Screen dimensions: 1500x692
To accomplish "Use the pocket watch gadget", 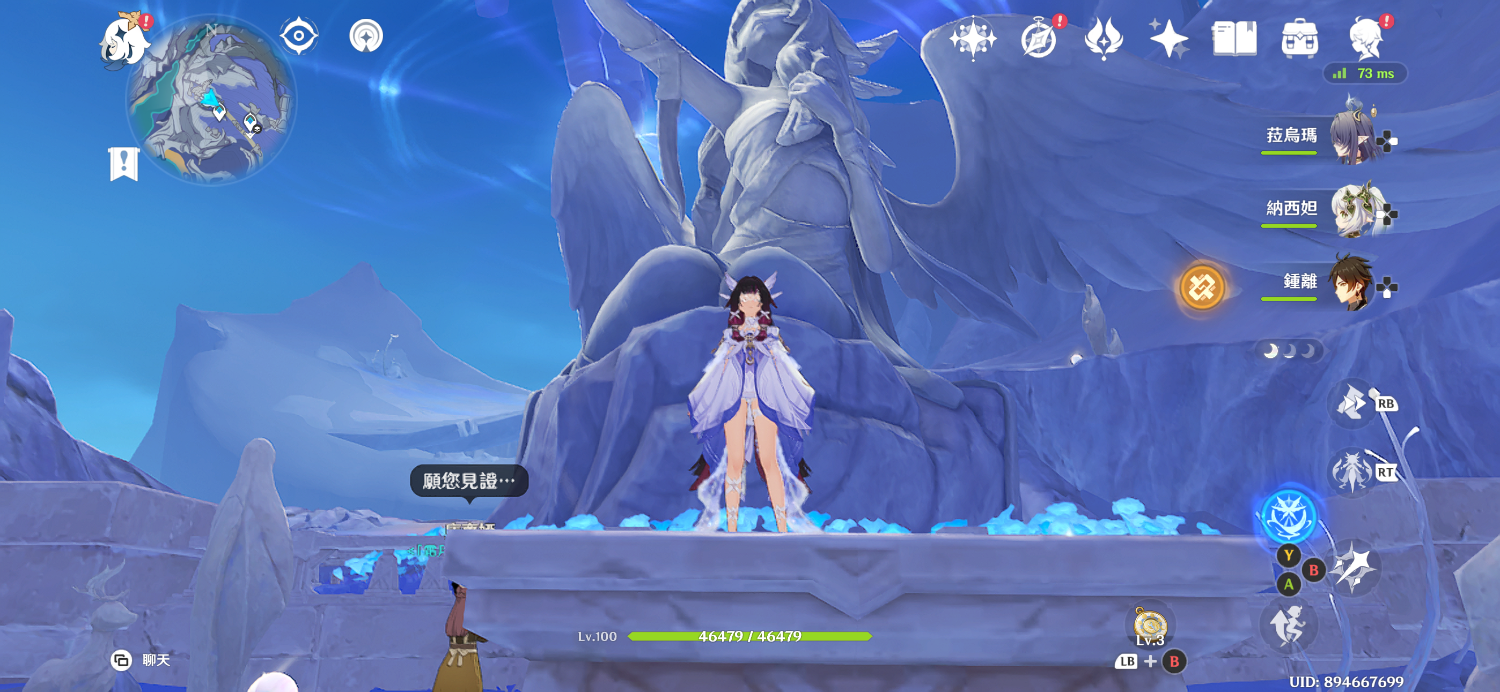I will coord(1150,624).
